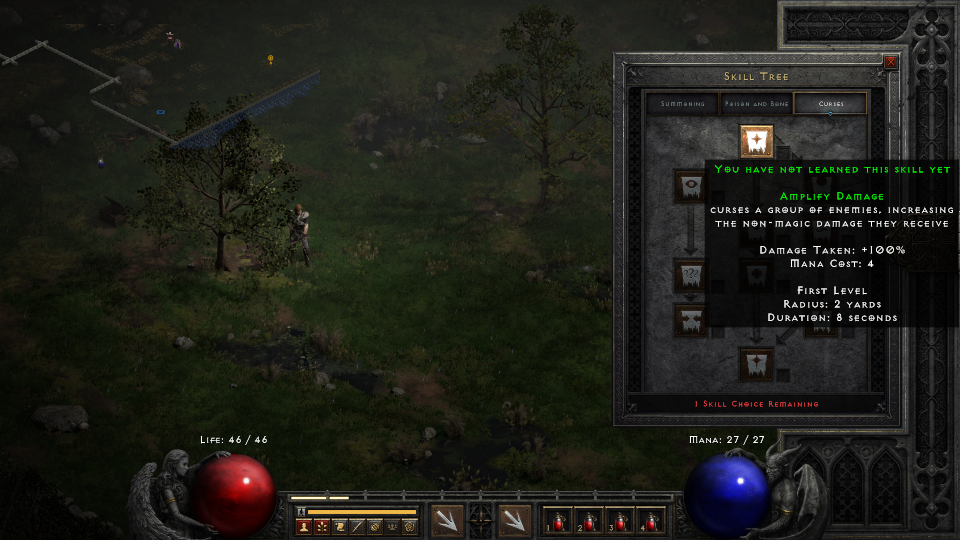
Task: Open the game menu gear icon
Action: [x=409, y=526]
